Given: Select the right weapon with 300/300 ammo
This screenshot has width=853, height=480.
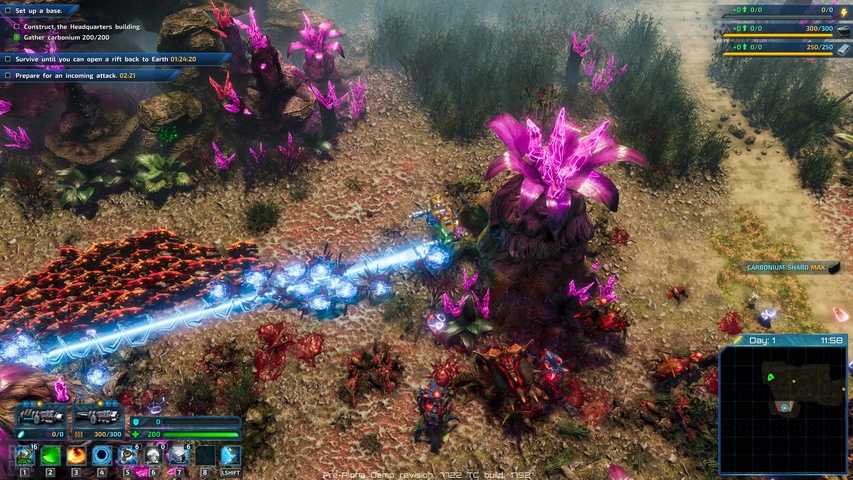Looking at the screenshot, I should [97, 415].
